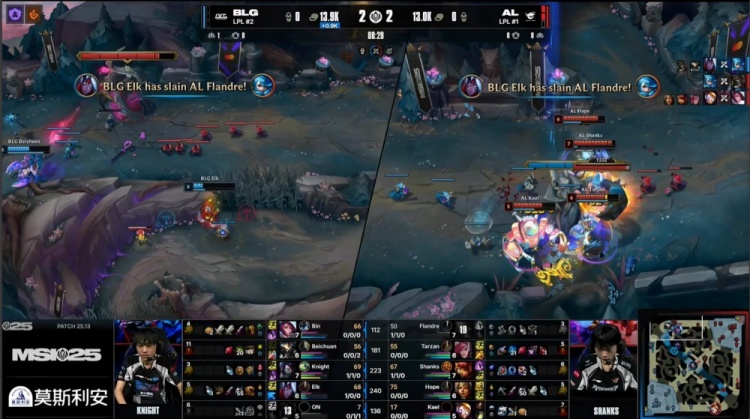Click the orange emblem icon in top-left corner

tap(33, 13)
